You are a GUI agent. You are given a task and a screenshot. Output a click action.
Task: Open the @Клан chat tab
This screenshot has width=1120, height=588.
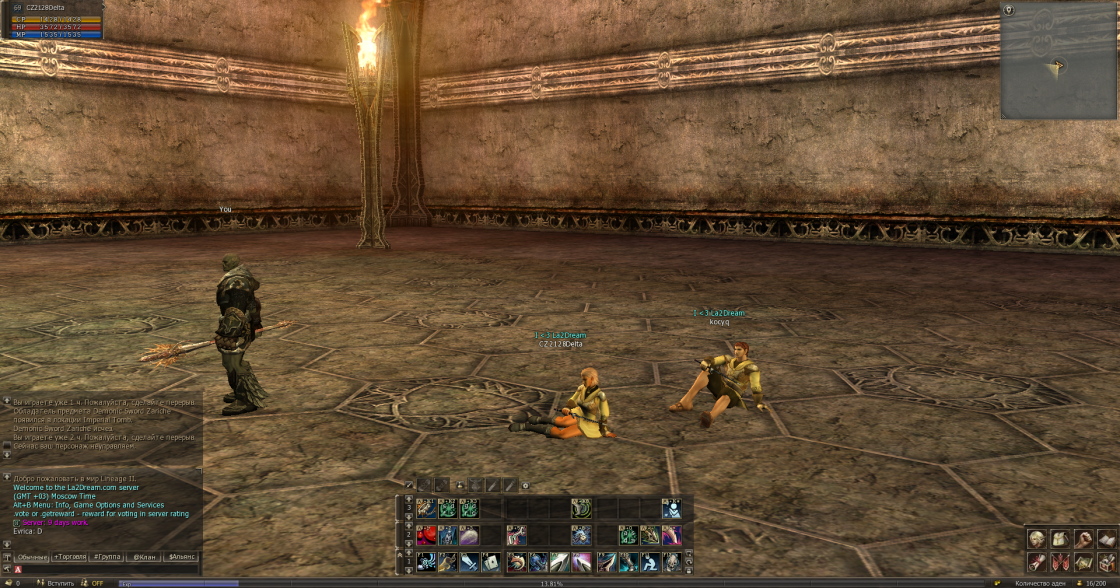pyautogui.click(x=144, y=556)
